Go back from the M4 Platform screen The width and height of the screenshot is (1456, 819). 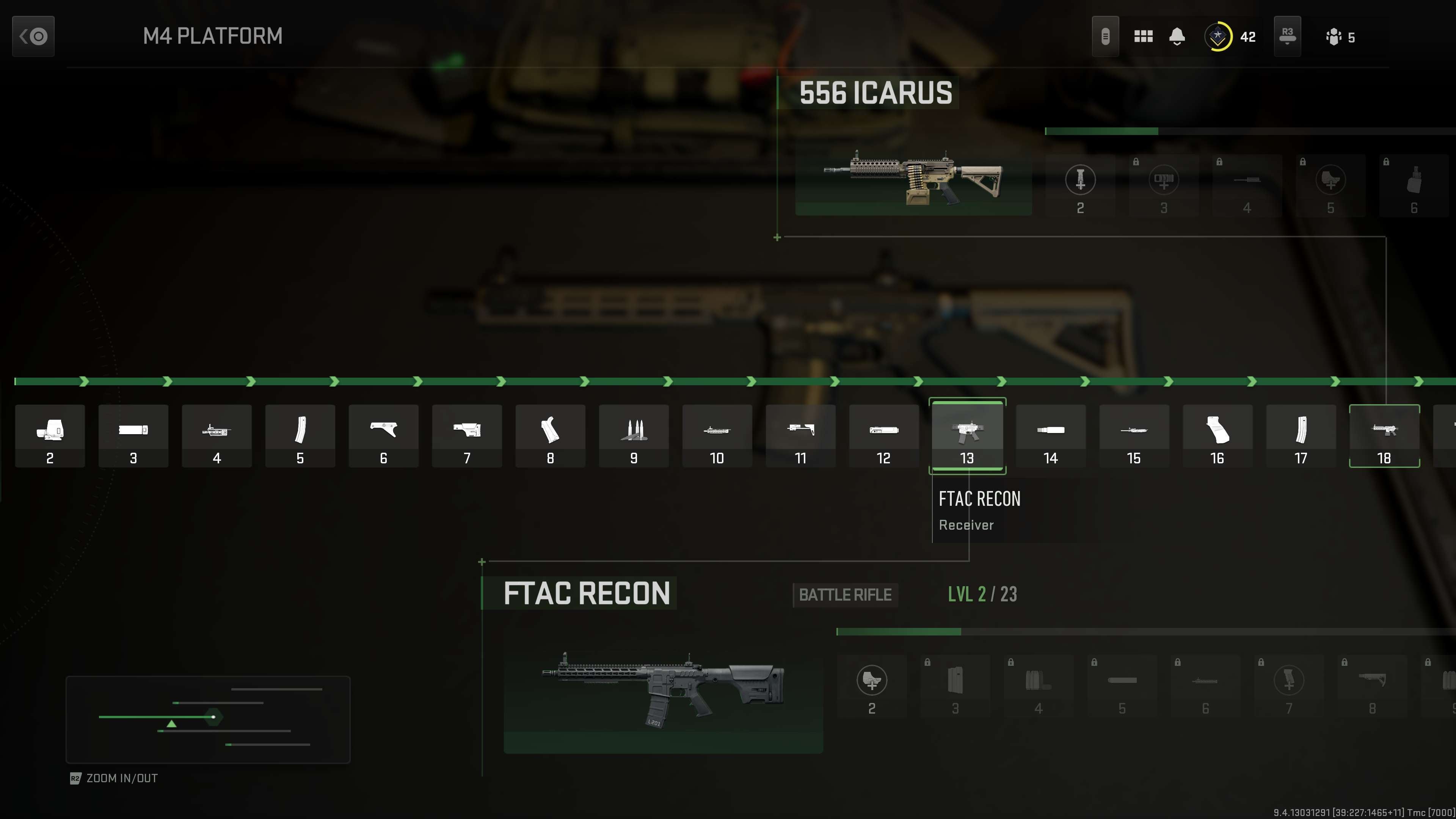click(32, 36)
